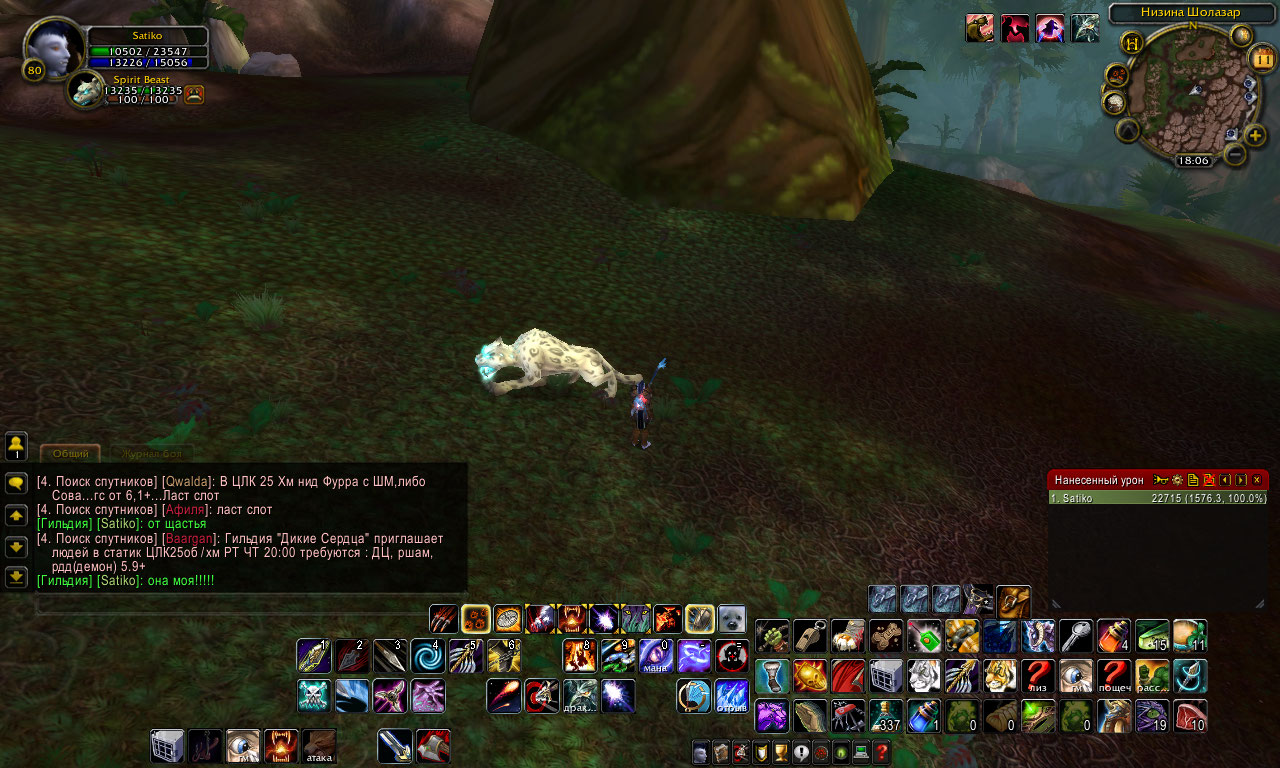Open the calendar button showing 11
Viewport: 1280px width, 768px height.
point(1262,58)
